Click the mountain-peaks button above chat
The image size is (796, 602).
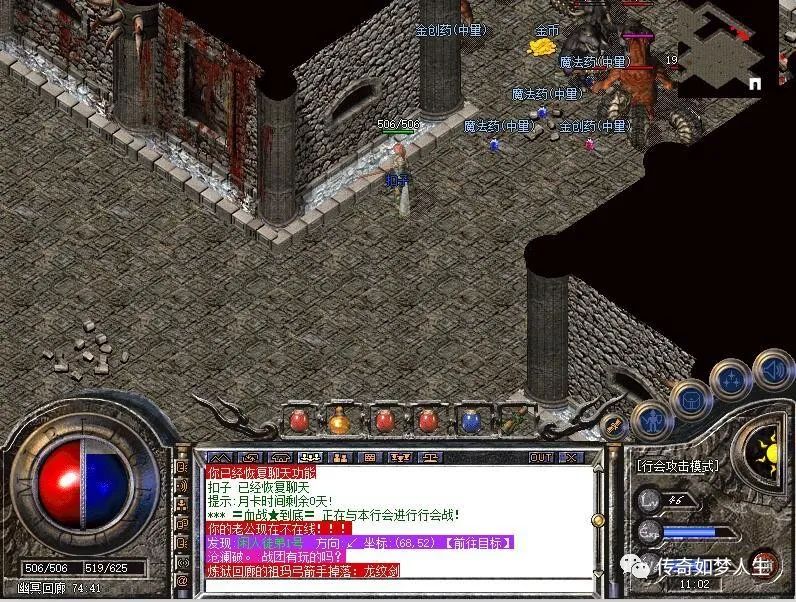[x=221, y=457]
